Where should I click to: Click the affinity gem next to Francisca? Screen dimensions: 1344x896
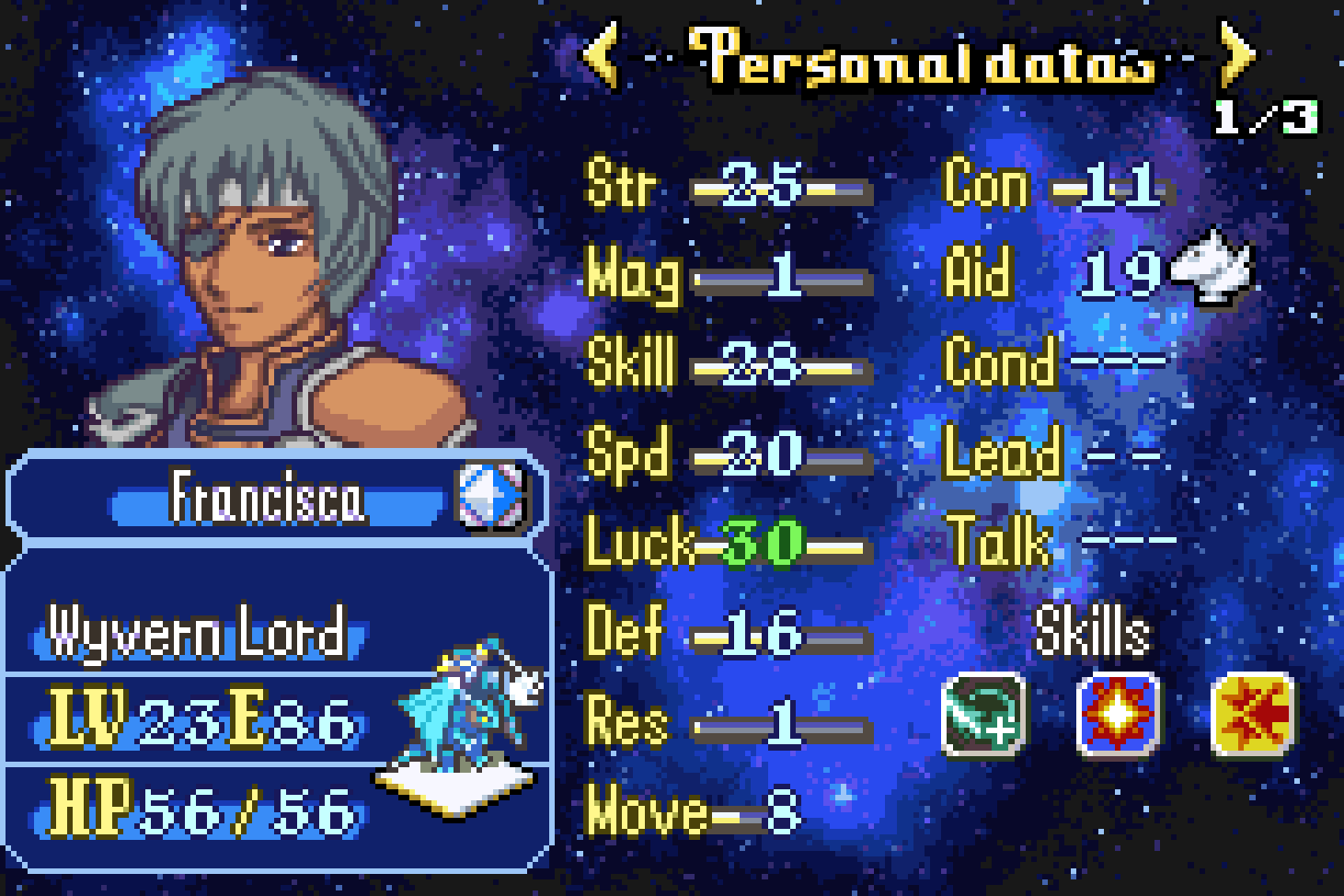coord(491,497)
